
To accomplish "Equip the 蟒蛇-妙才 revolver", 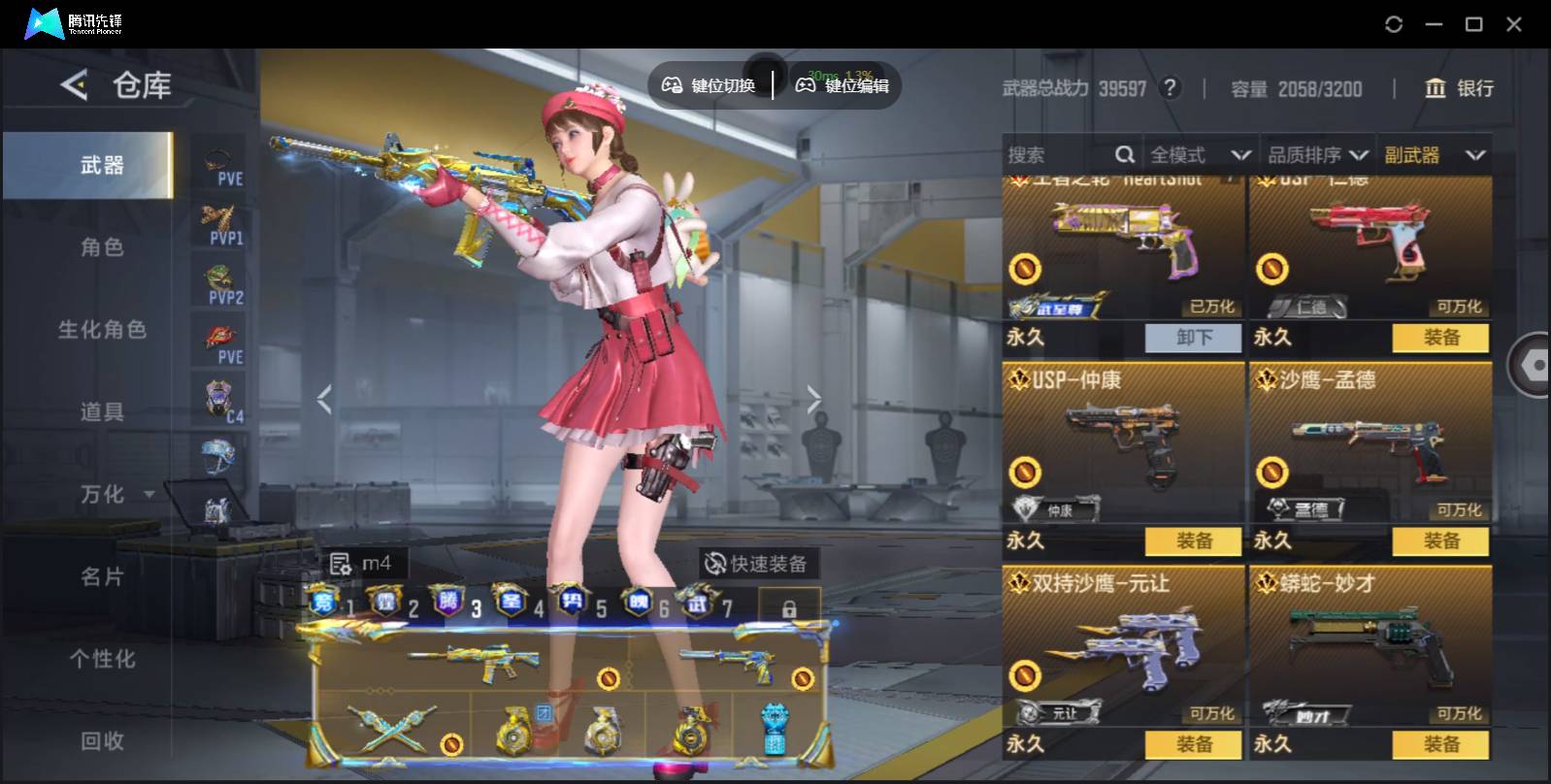I will [1440, 744].
